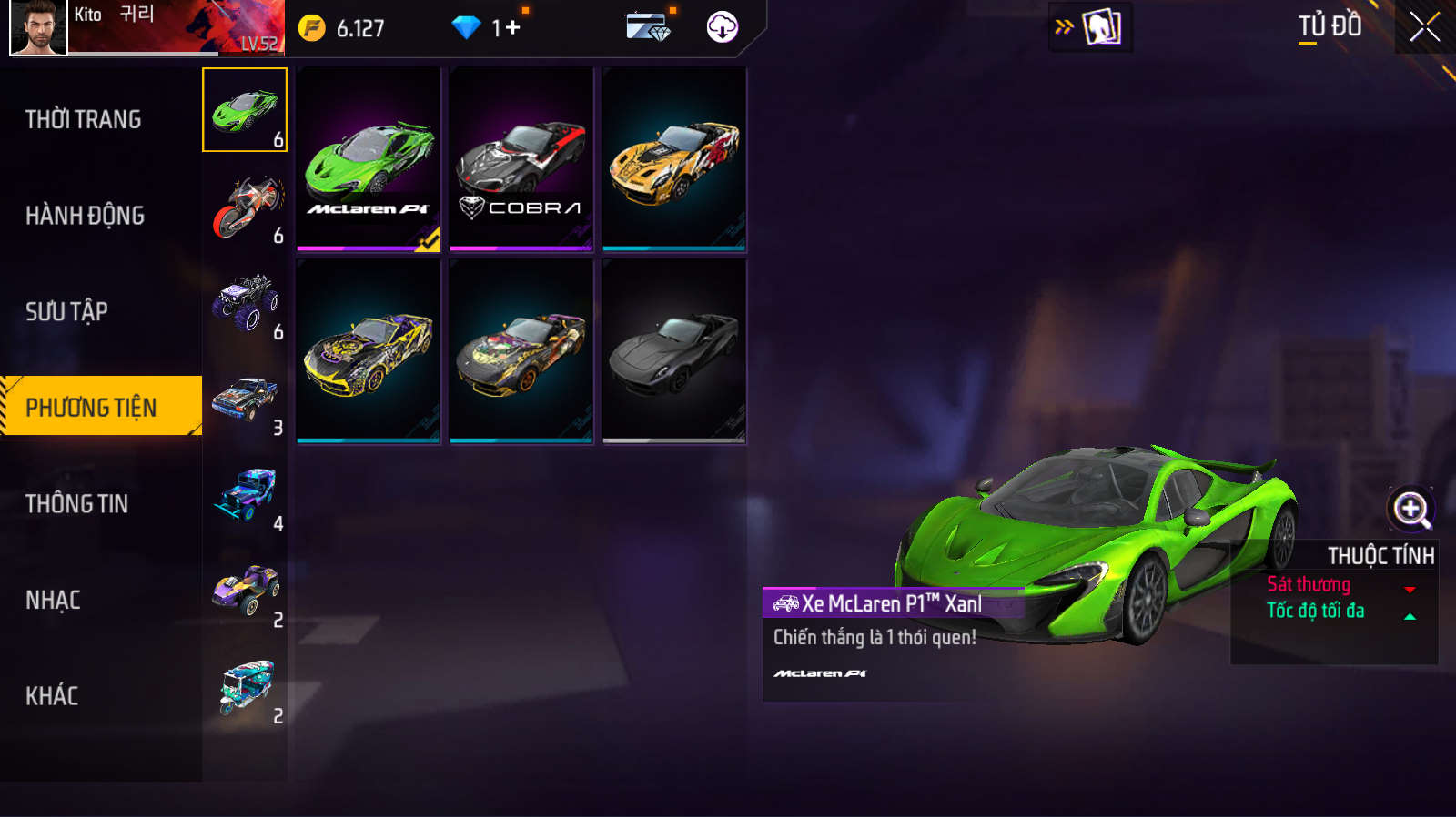Equip the green McLaren P1 skin
The height and width of the screenshot is (819, 1456).
(369, 159)
